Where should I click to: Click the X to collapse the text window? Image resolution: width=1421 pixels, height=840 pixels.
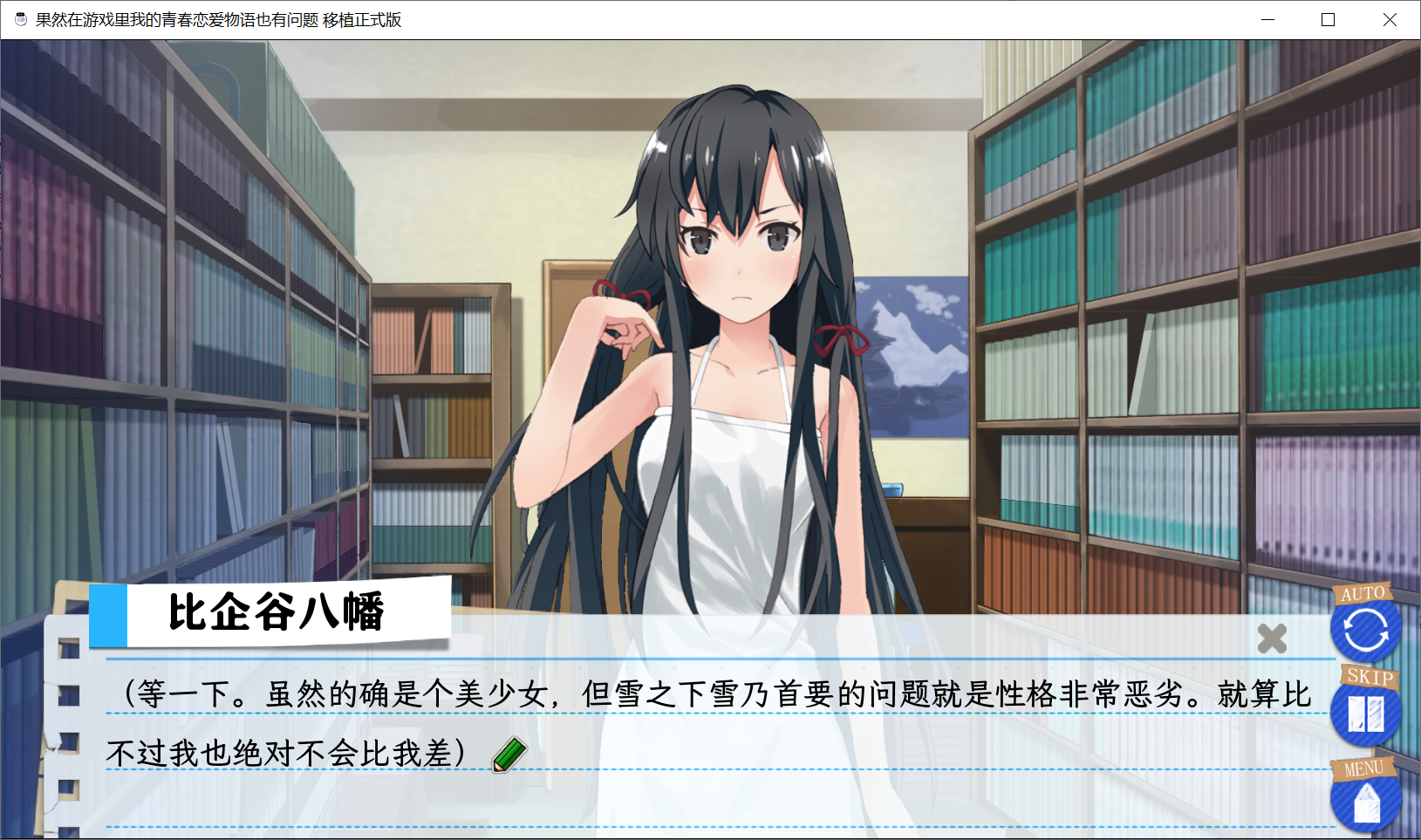(1271, 639)
